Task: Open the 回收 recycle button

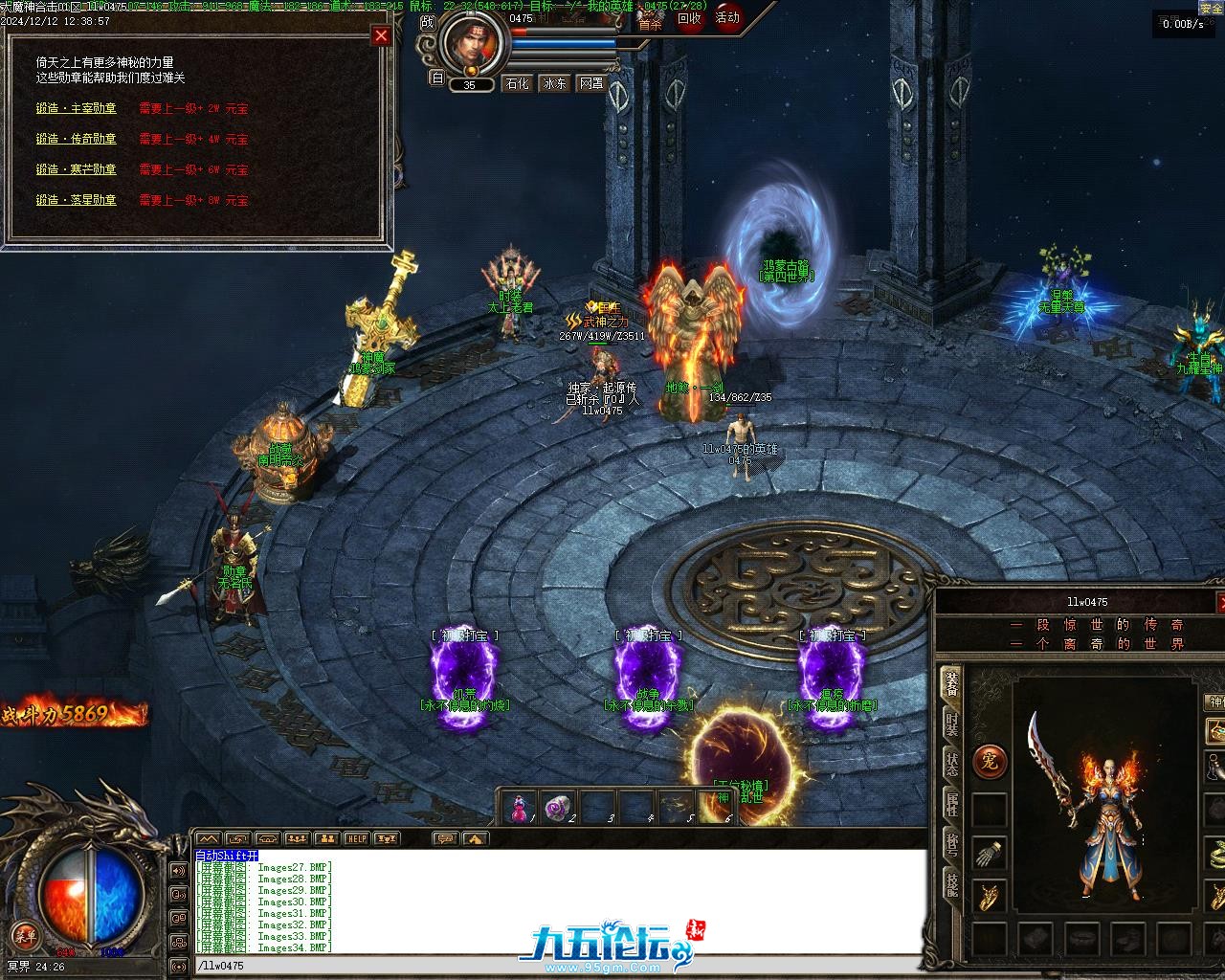Action: (689, 18)
